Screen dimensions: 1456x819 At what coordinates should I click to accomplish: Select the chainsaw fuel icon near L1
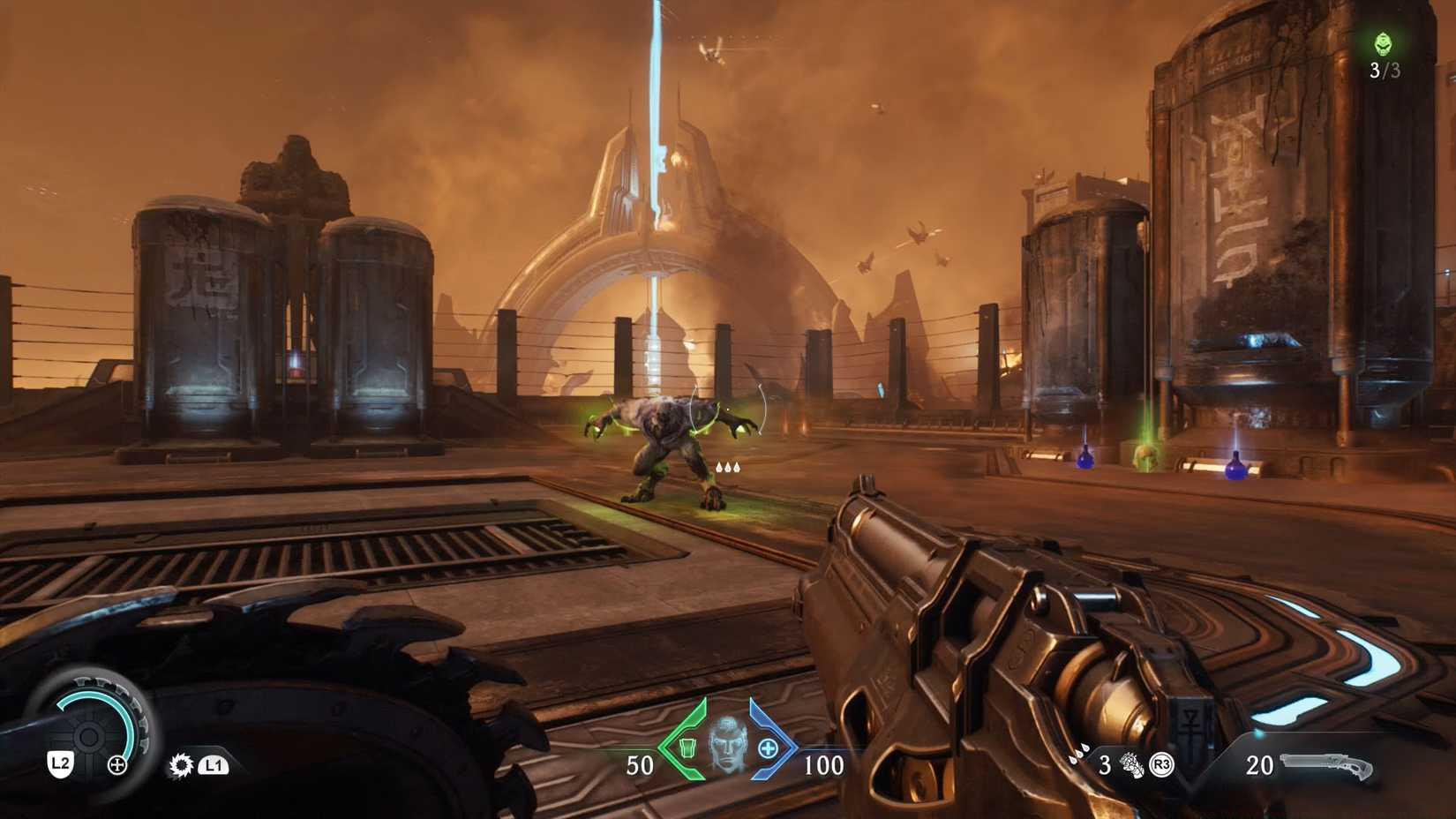pos(182,765)
